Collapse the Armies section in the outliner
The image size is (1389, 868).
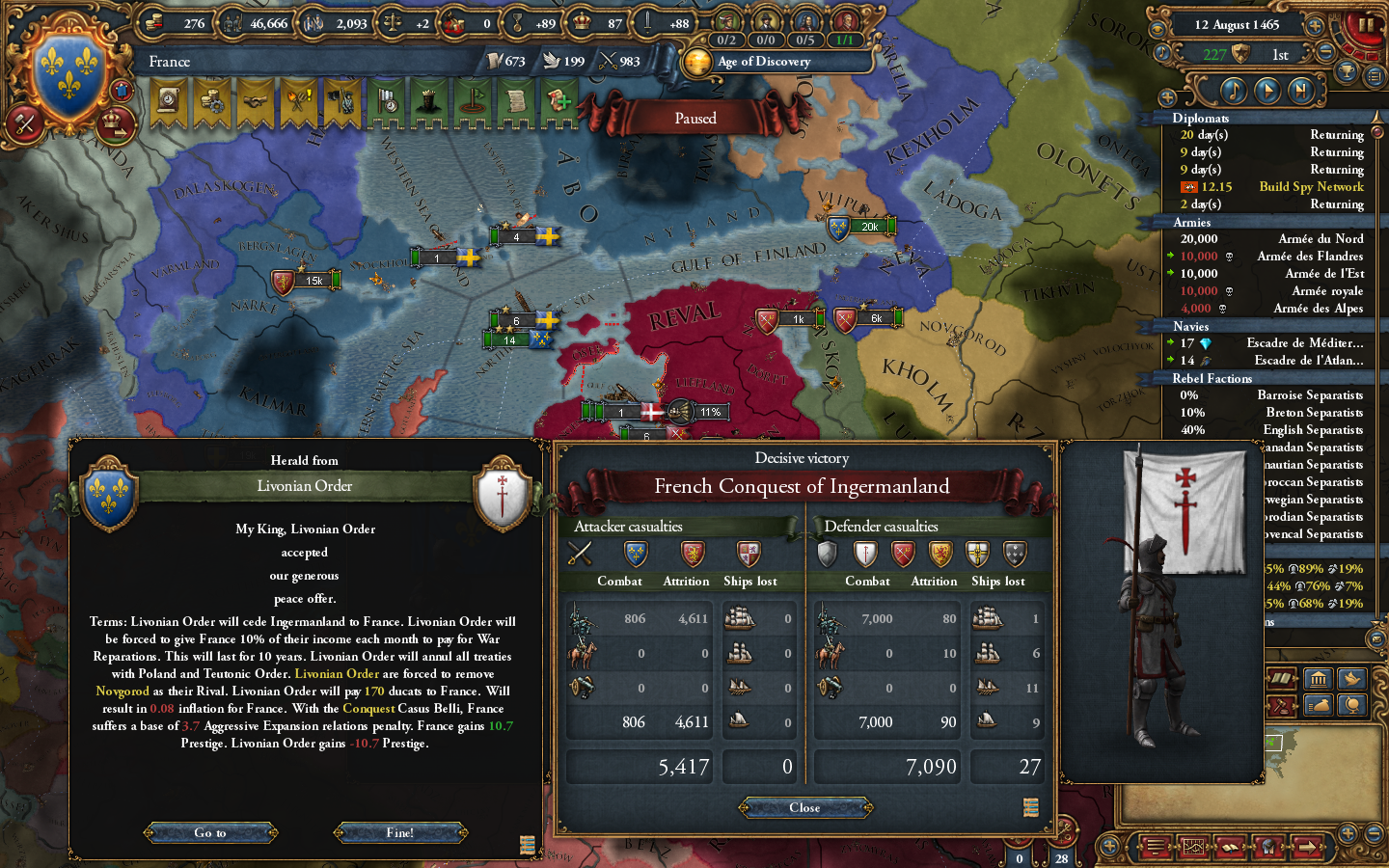click(x=1196, y=222)
